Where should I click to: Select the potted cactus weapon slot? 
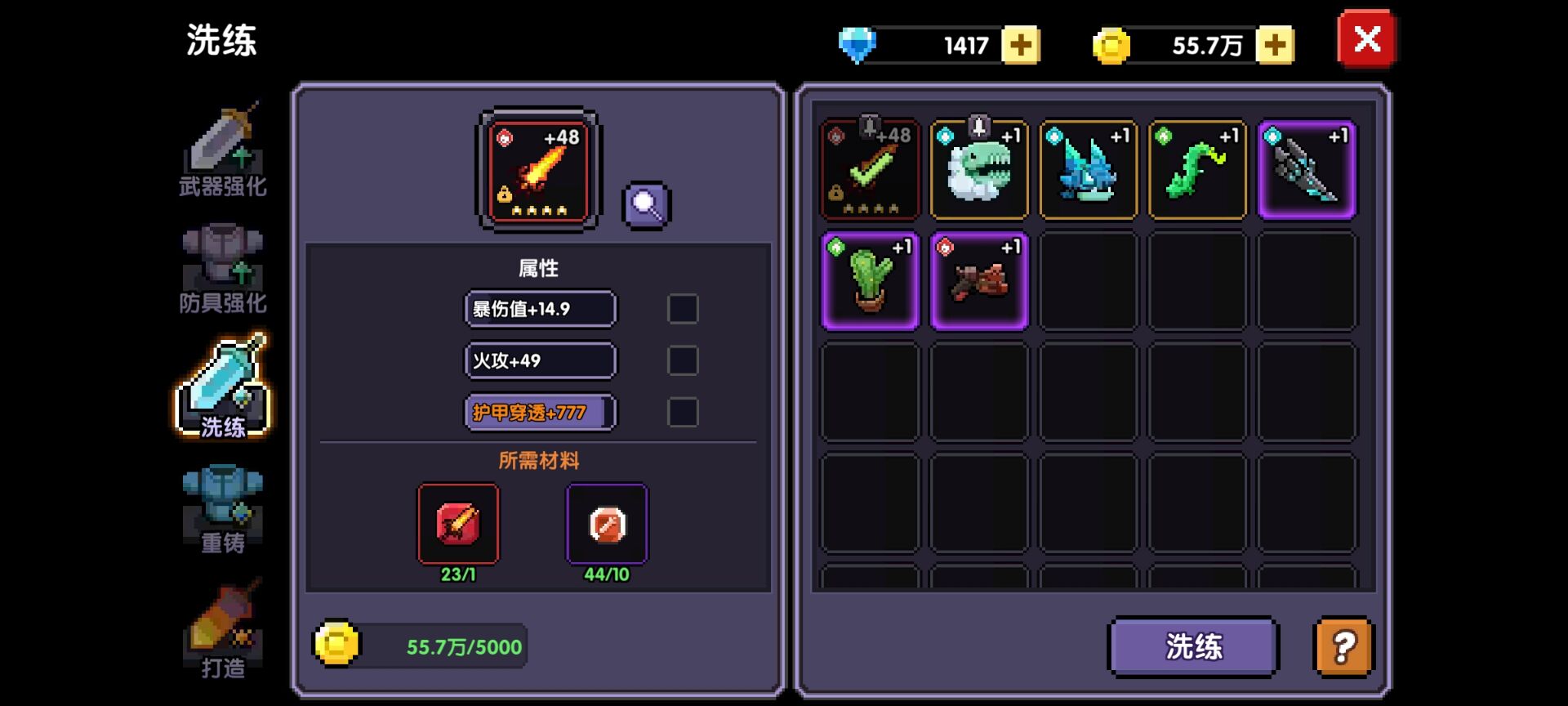870,281
